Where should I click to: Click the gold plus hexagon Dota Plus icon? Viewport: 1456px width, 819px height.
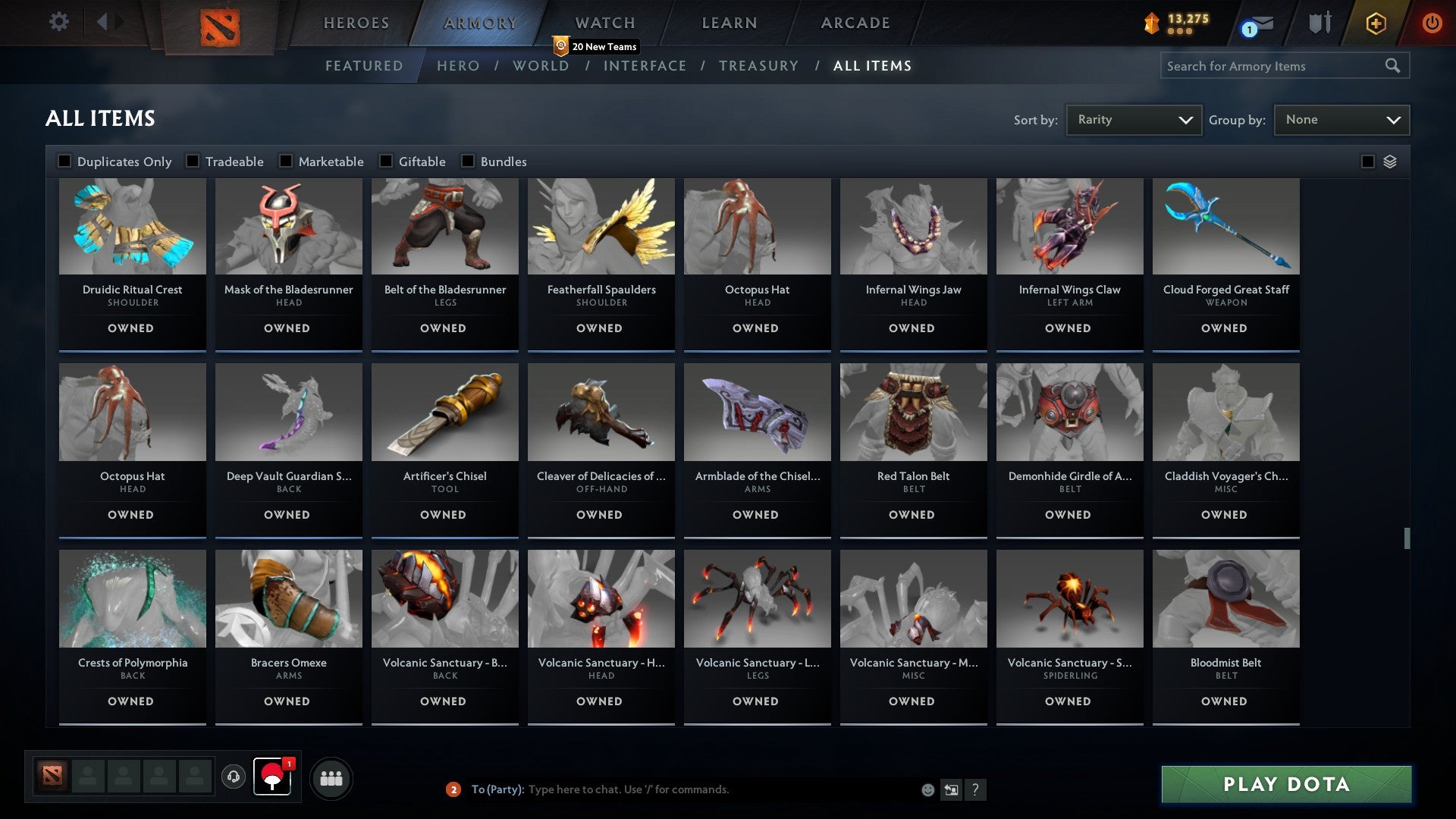tap(1375, 23)
